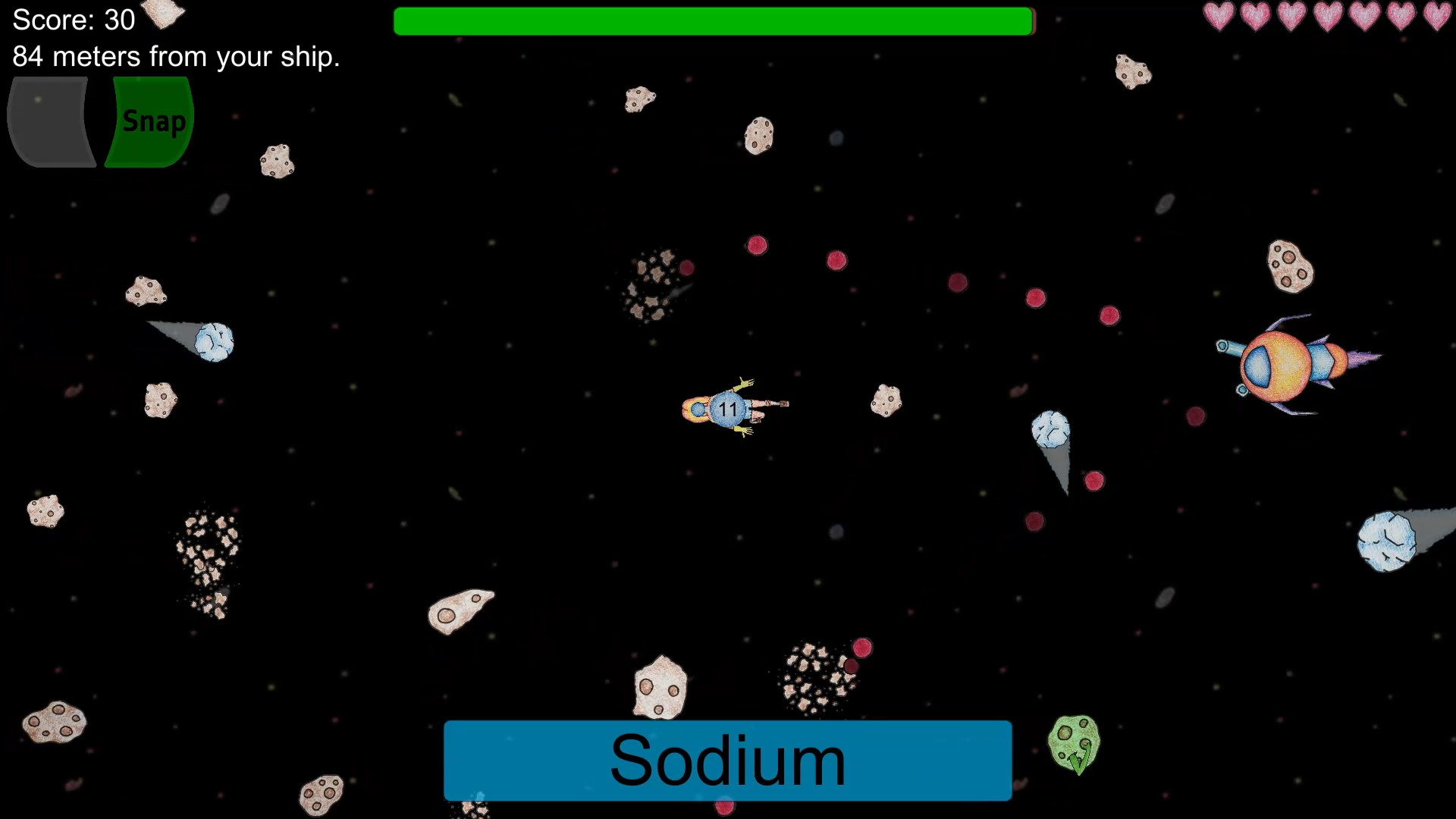Click a red orb near the rocket ship
This screenshot has height=819, width=1456.
(1196, 416)
